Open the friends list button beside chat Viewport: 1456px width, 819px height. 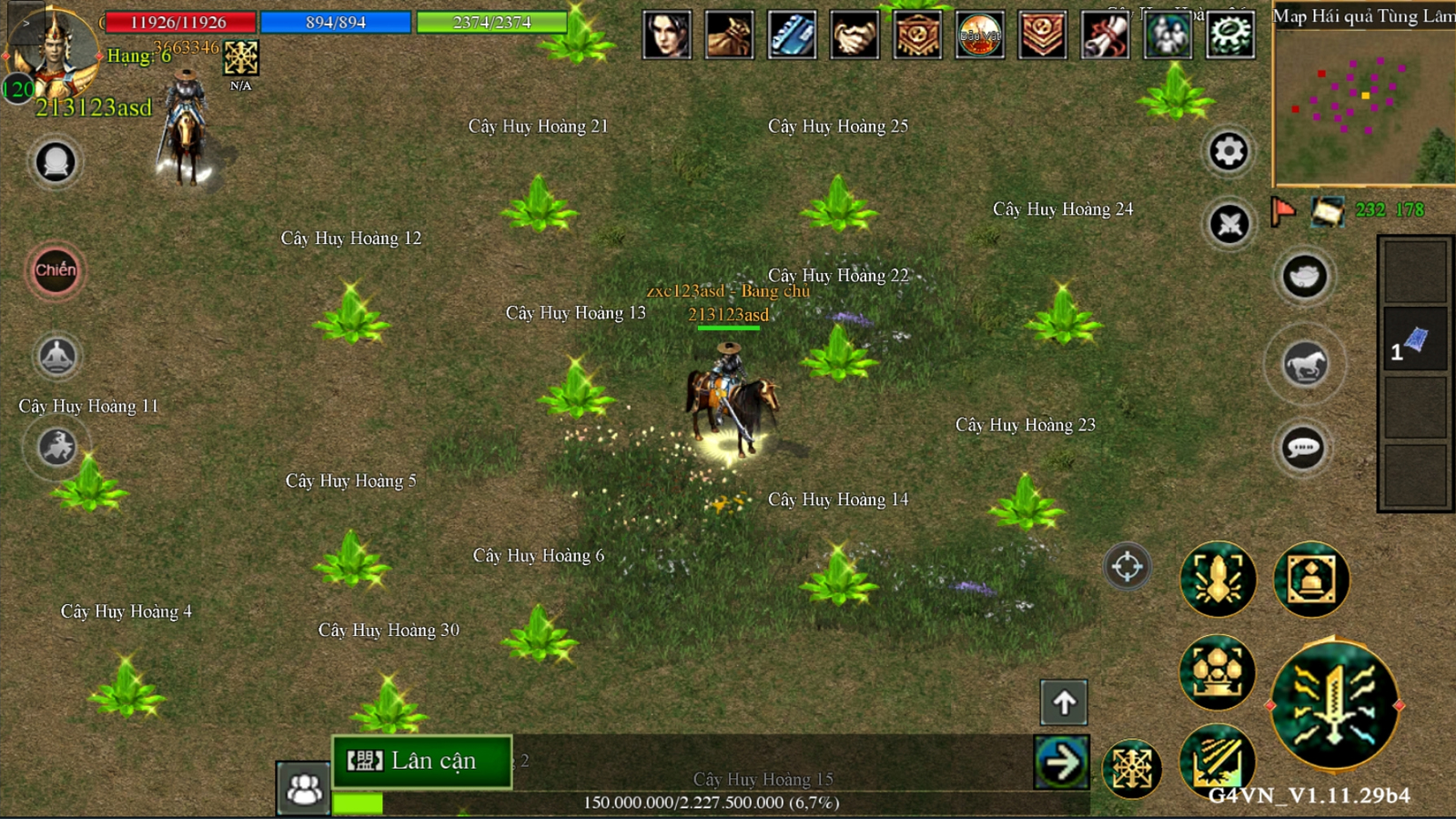click(303, 788)
